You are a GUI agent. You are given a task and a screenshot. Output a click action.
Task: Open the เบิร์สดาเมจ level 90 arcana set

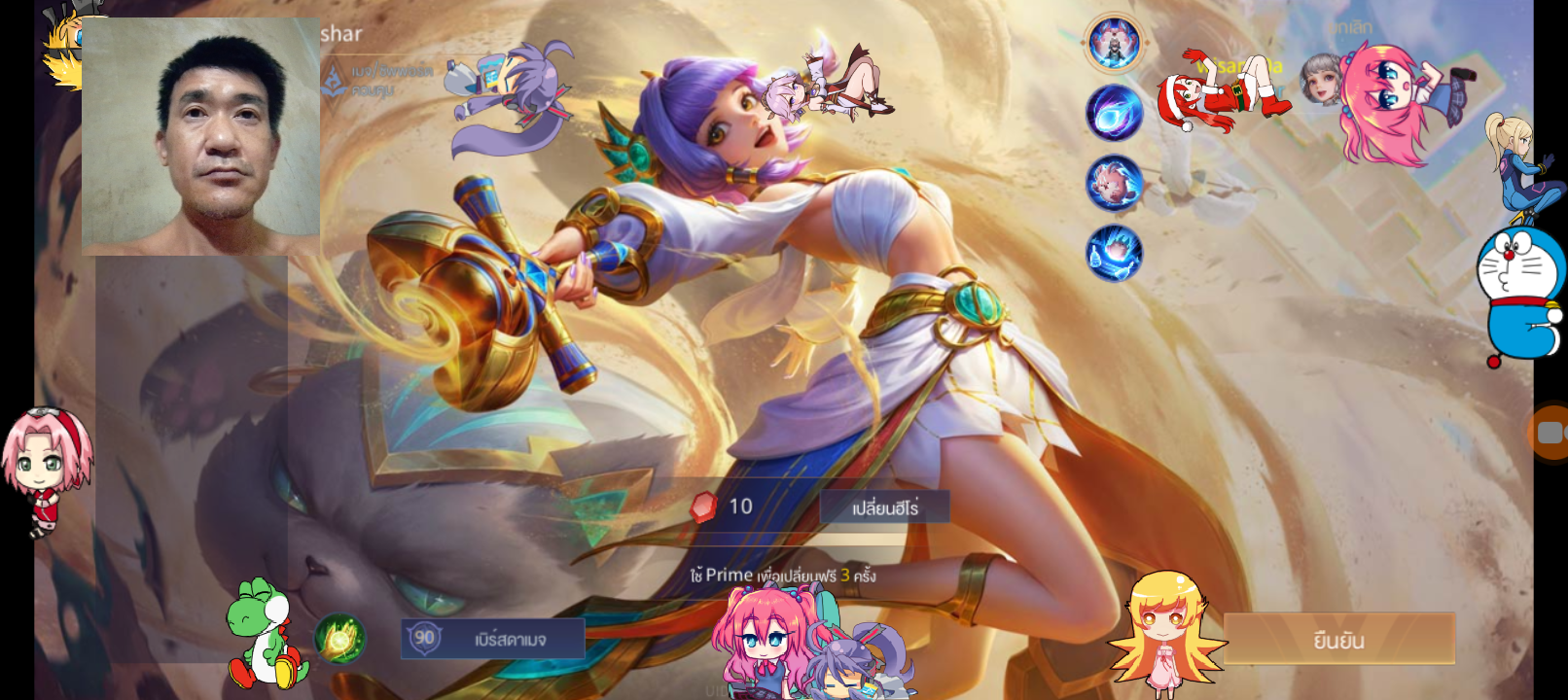(x=493, y=639)
